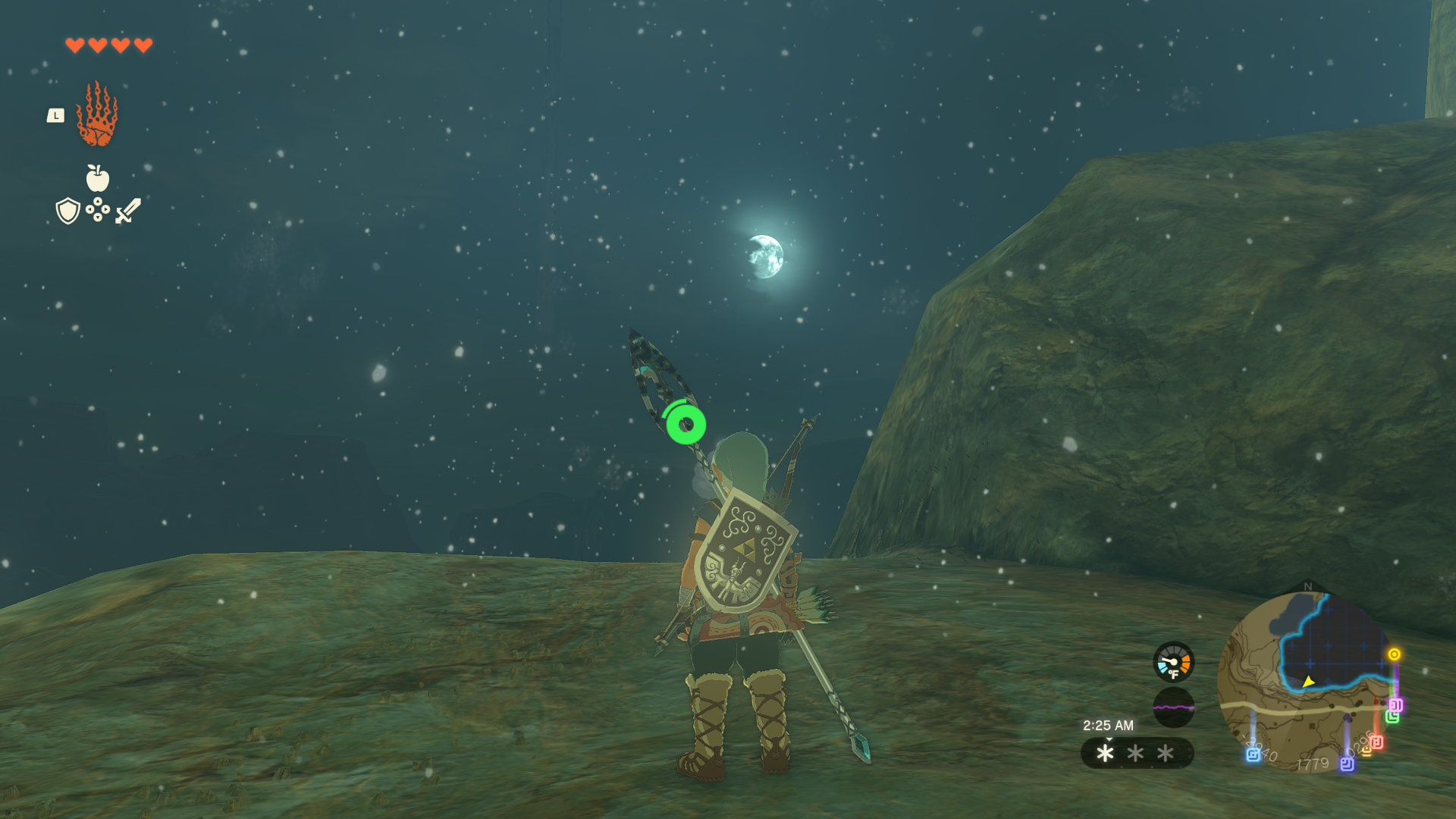The height and width of the screenshot is (819, 1456).
Task: Activate the orange hand ability icon
Action: [97, 115]
